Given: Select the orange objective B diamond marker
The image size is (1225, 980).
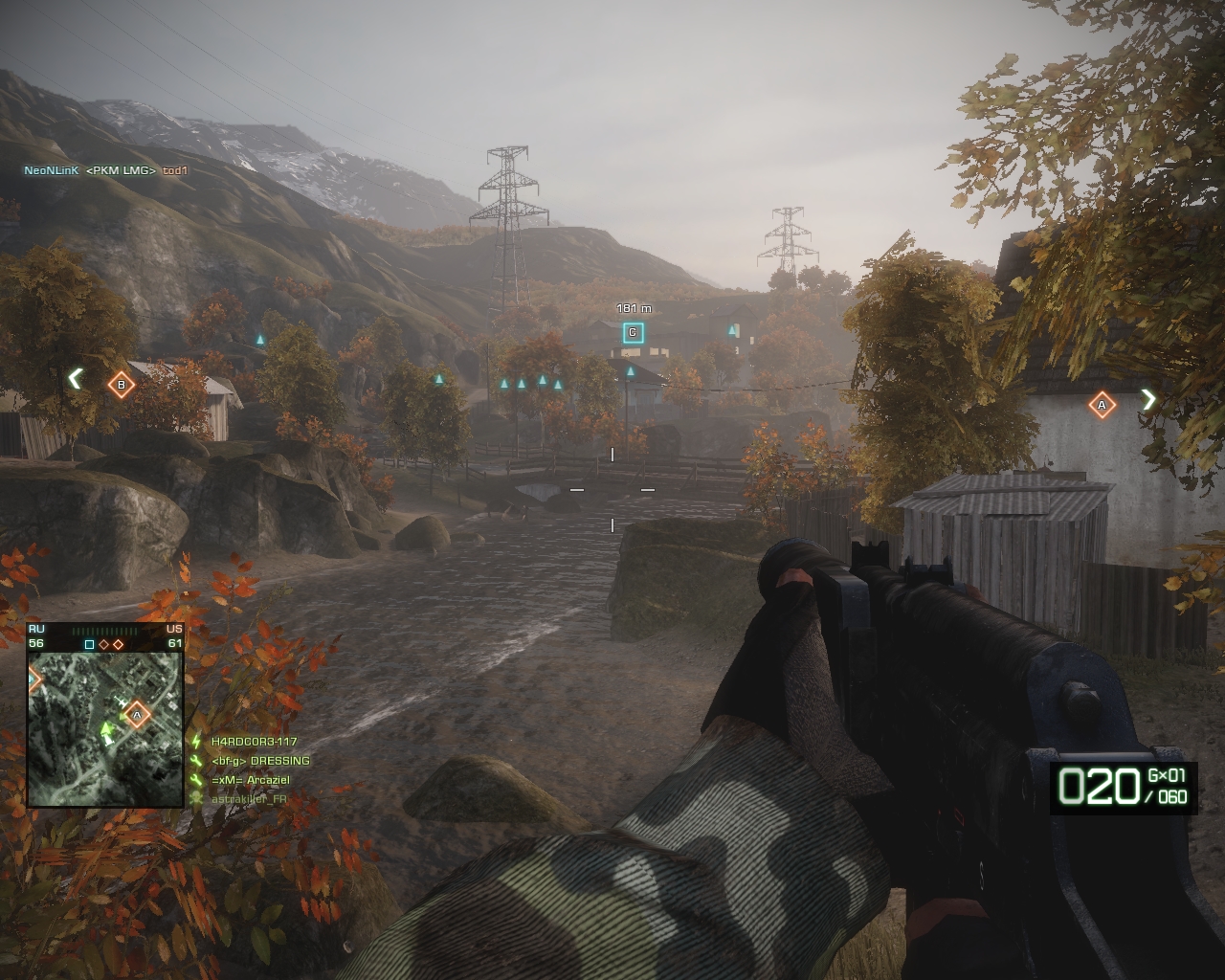Looking at the screenshot, I should tap(121, 386).
